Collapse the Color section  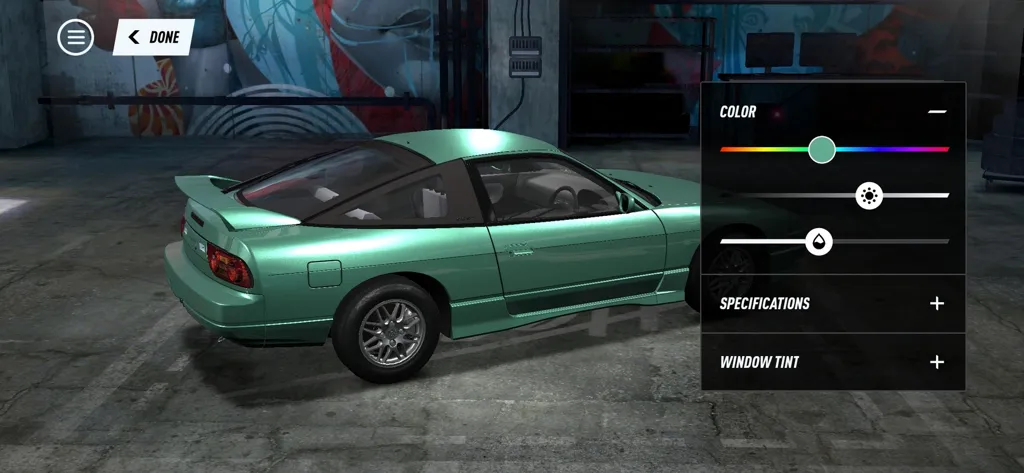click(x=936, y=112)
